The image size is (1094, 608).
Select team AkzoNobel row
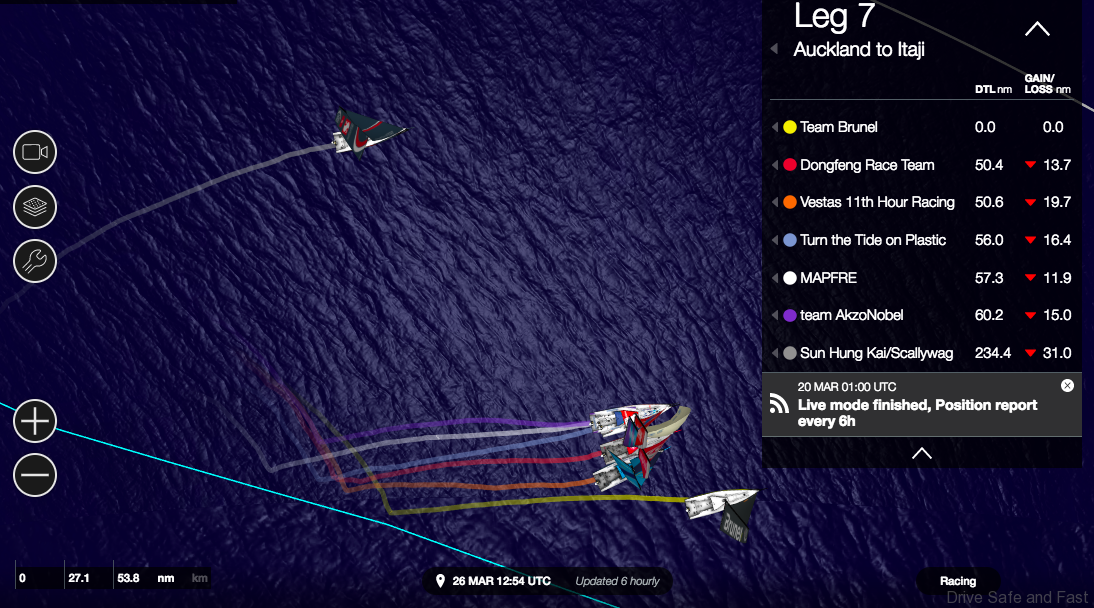pyautogui.click(x=851, y=315)
